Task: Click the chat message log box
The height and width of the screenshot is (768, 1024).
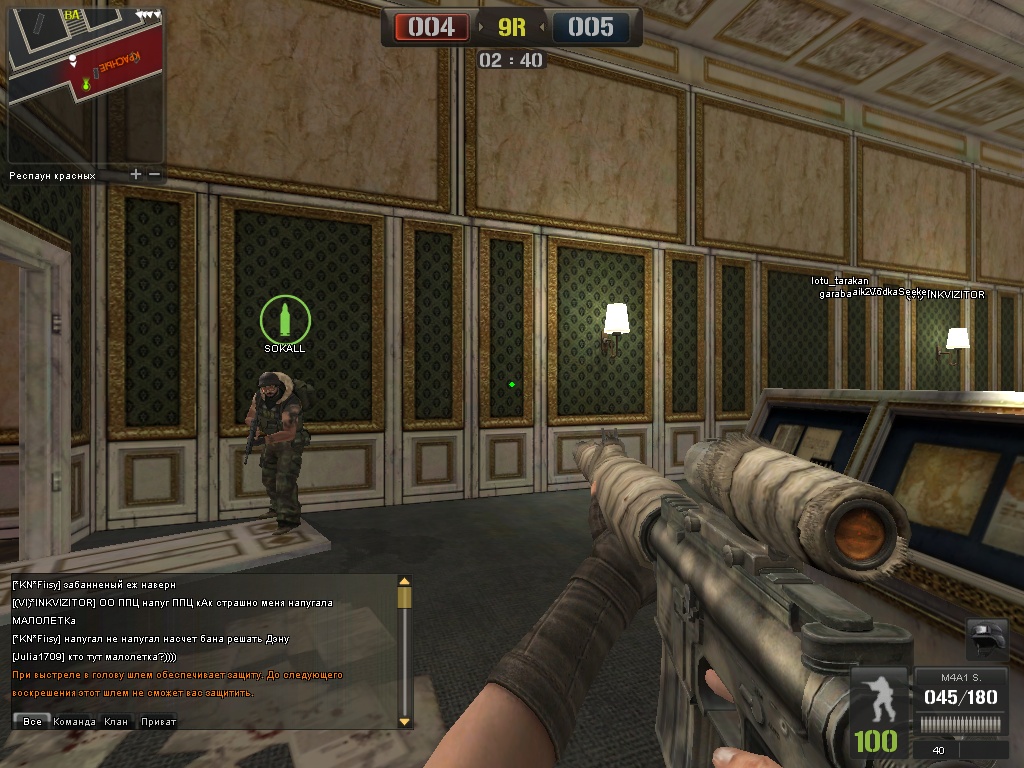Action: pyautogui.click(x=200, y=640)
